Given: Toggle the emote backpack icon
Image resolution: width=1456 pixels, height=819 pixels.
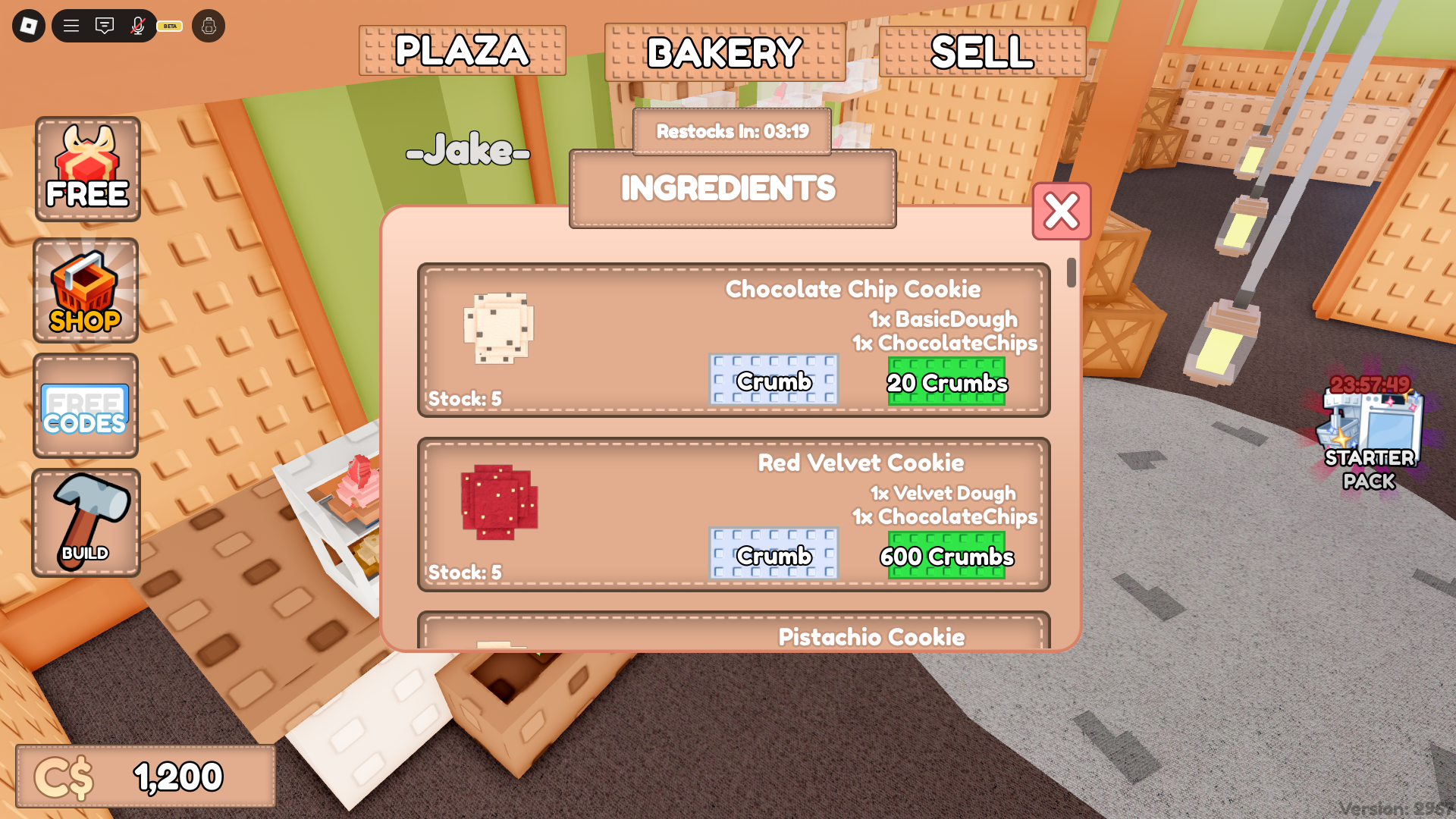Looking at the screenshot, I should pyautogui.click(x=209, y=25).
